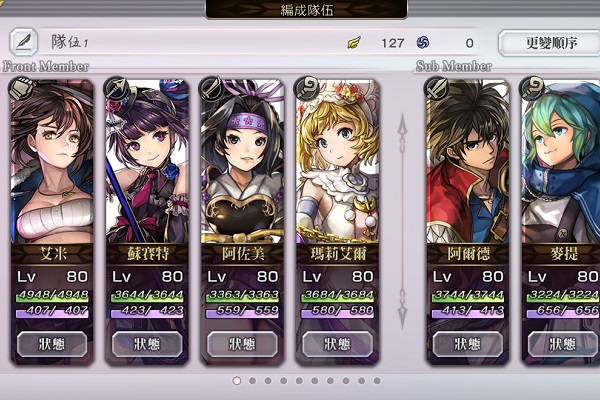Click the 更變順序 button
Screen dimensions: 600x400
pyautogui.click(x=547, y=43)
